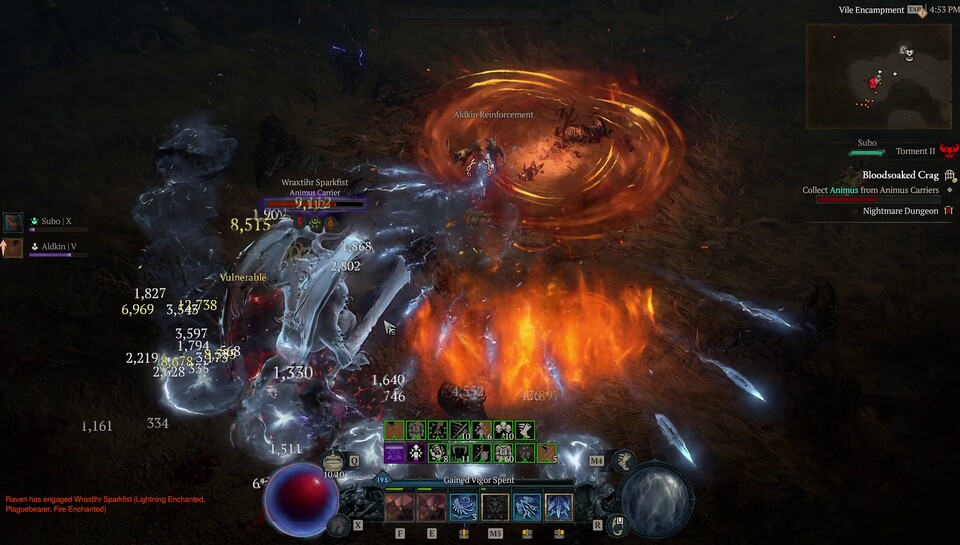960x545 pixels.
Task: Trigger the dark skill slot bound to M5
Action: point(495,506)
